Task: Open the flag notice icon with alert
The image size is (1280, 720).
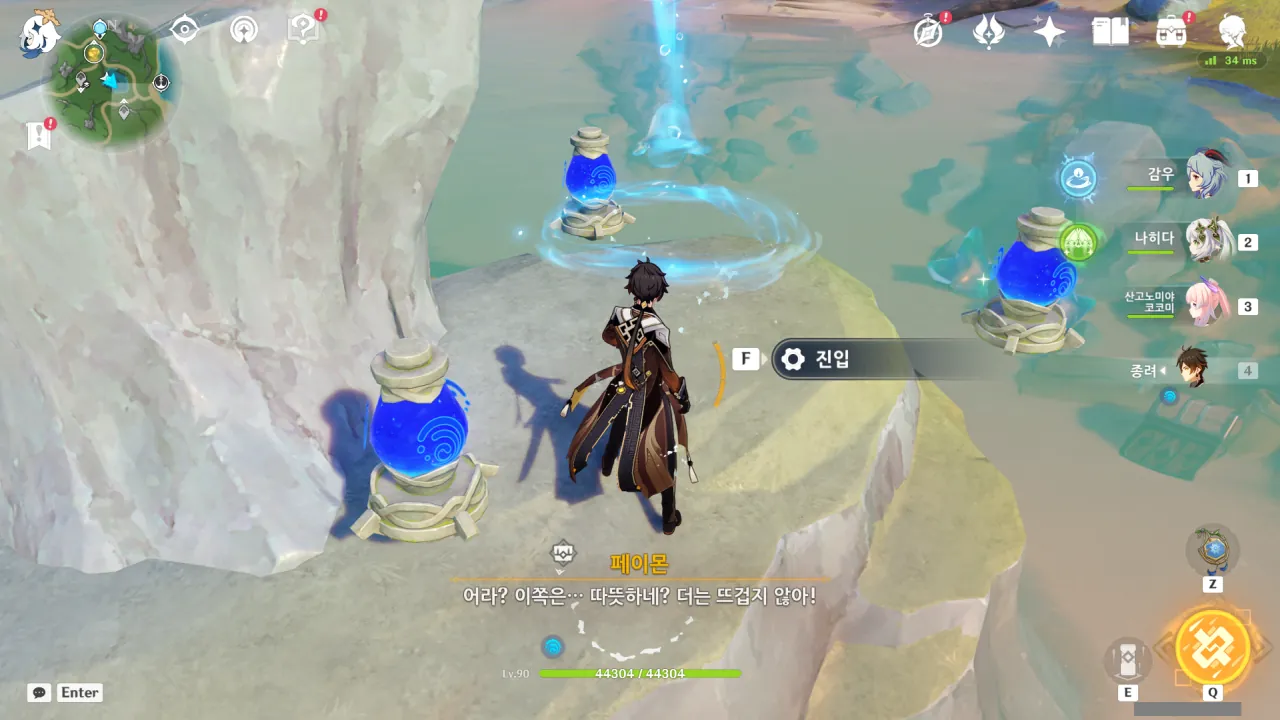Action: 39,135
